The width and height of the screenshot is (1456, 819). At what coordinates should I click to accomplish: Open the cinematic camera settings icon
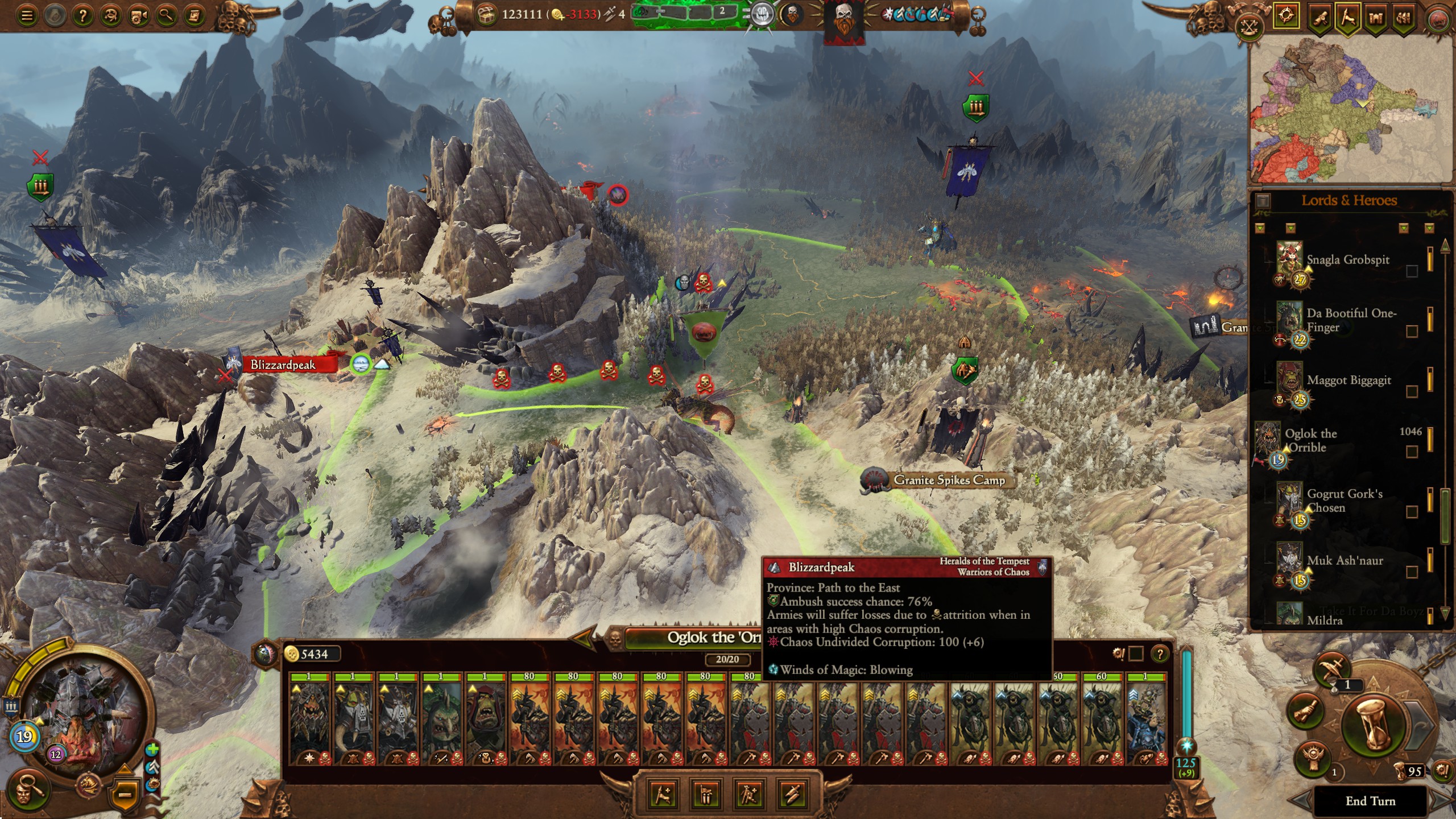pos(138,16)
